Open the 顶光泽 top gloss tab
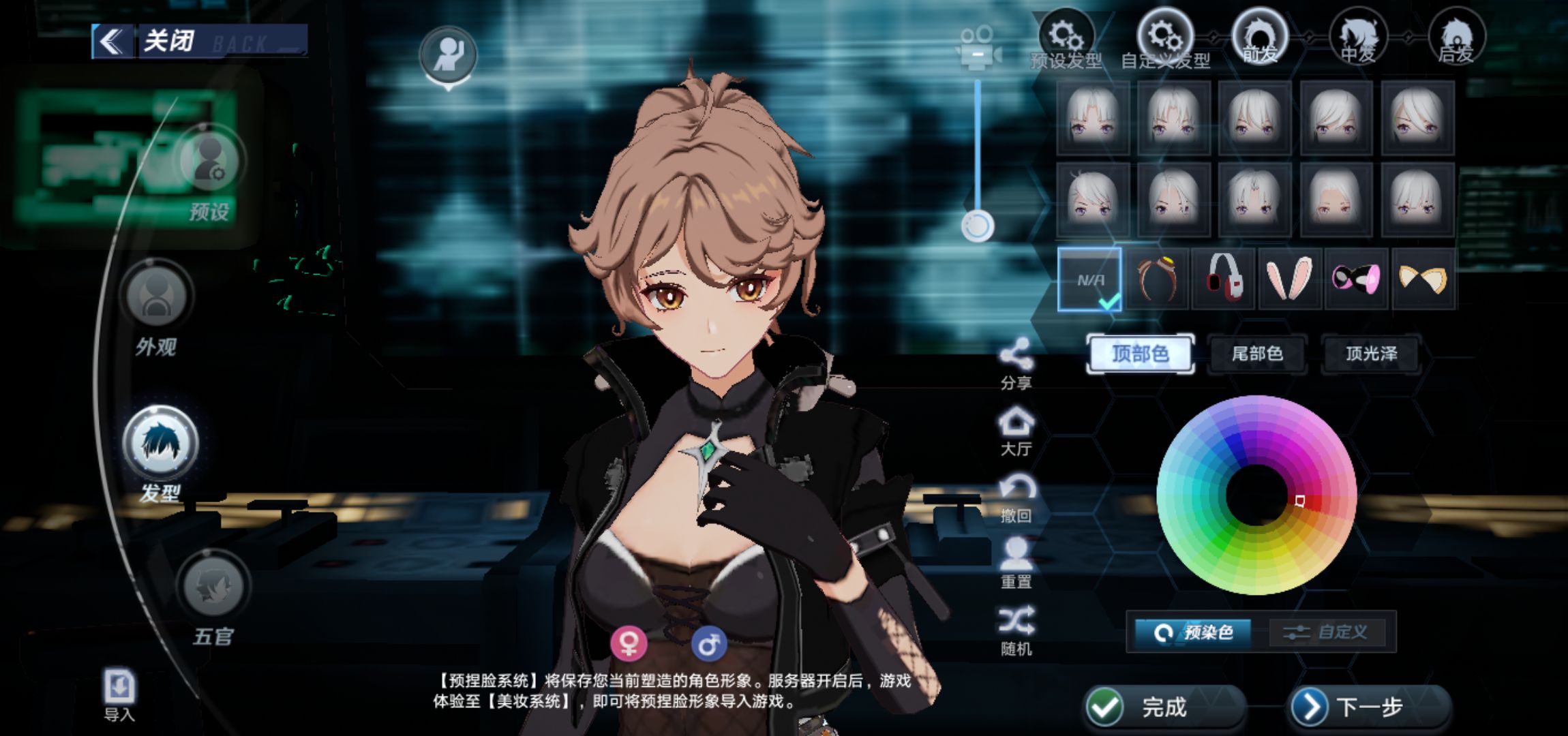This screenshot has height=736, width=1568. [1371, 354]
